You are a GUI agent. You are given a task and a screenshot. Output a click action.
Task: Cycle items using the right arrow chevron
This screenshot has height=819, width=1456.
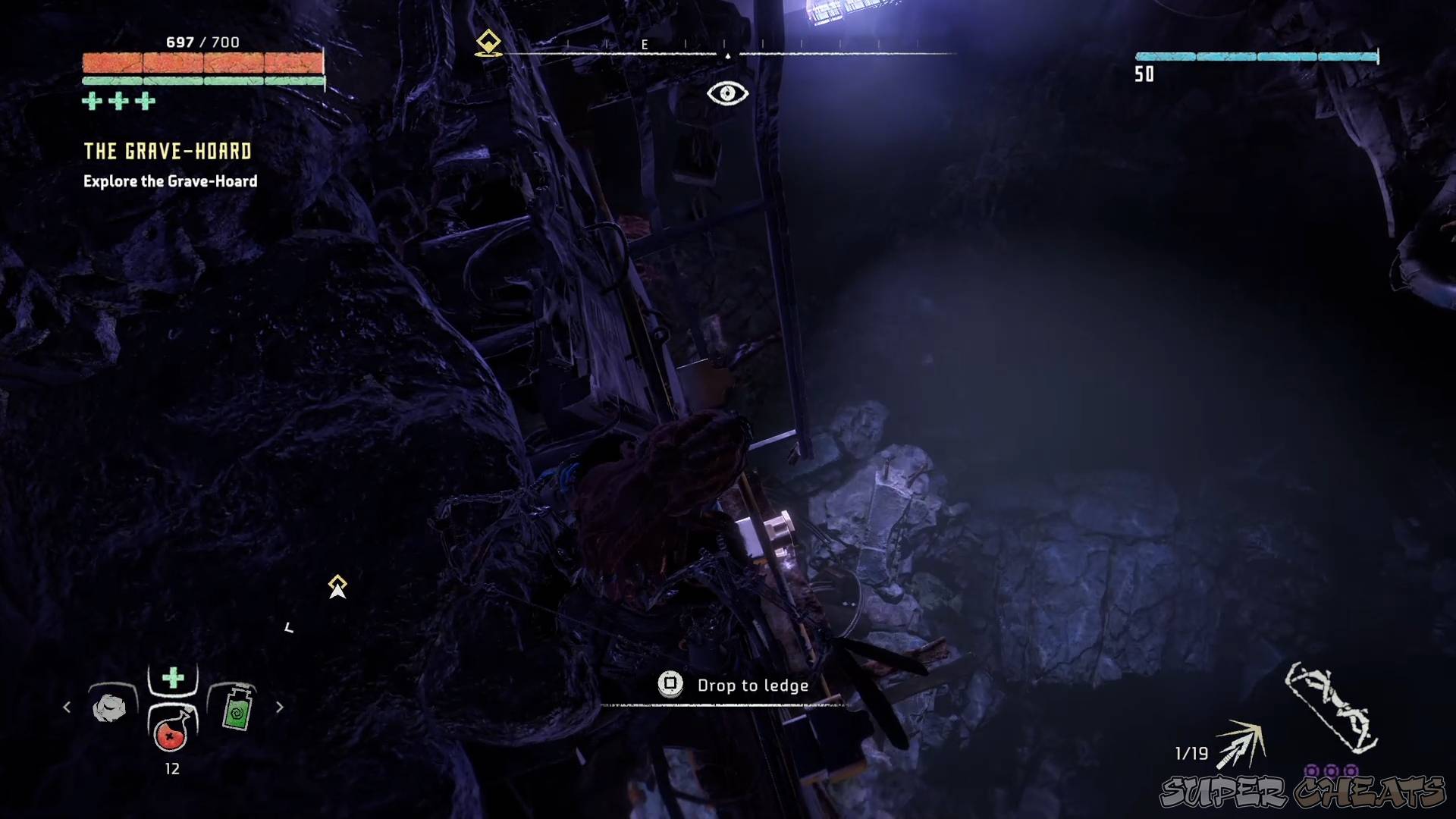[x=279, y=707]
